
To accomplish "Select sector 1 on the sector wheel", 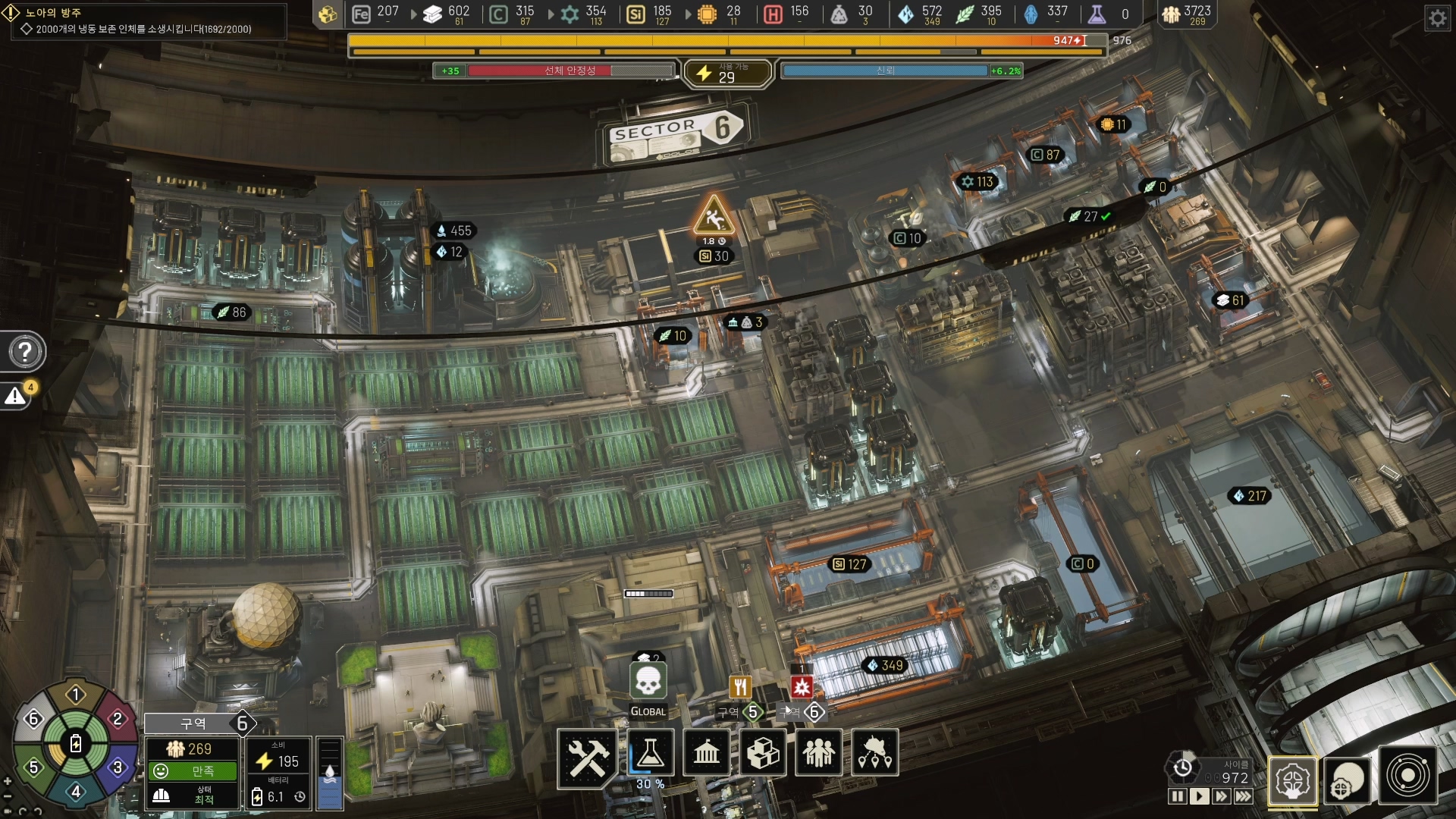I will click(75, 694).
